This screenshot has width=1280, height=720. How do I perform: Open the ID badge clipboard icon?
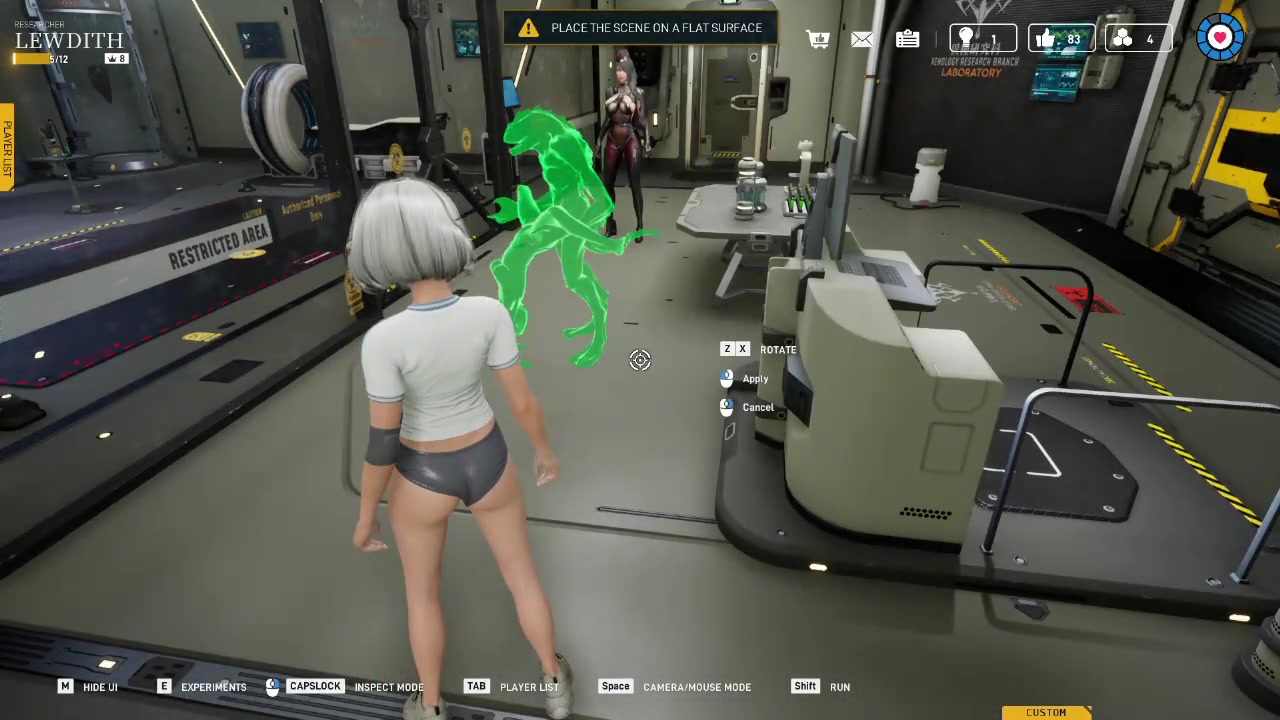point(907,39)
